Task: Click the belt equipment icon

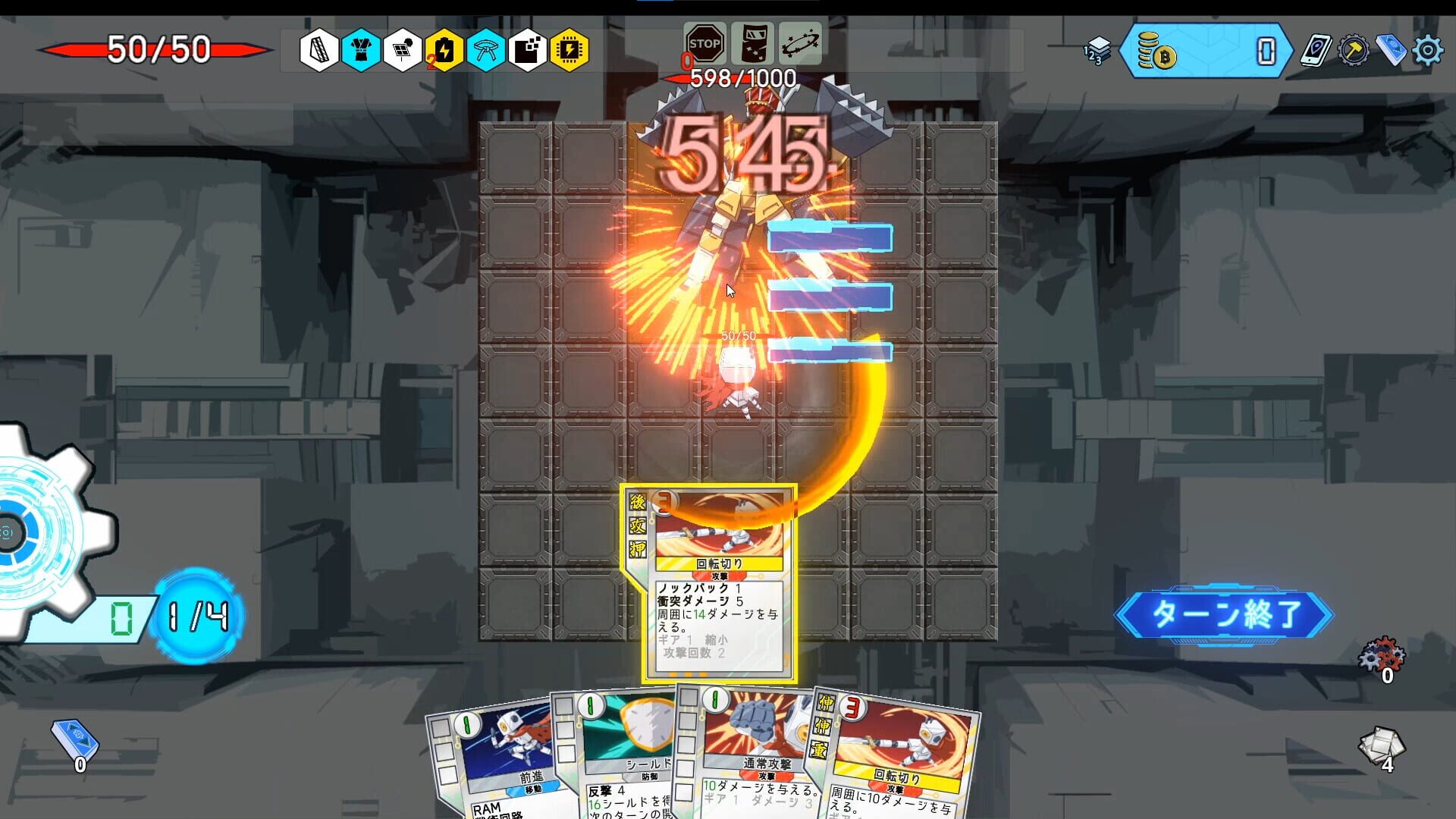Action: coord(489,49)
